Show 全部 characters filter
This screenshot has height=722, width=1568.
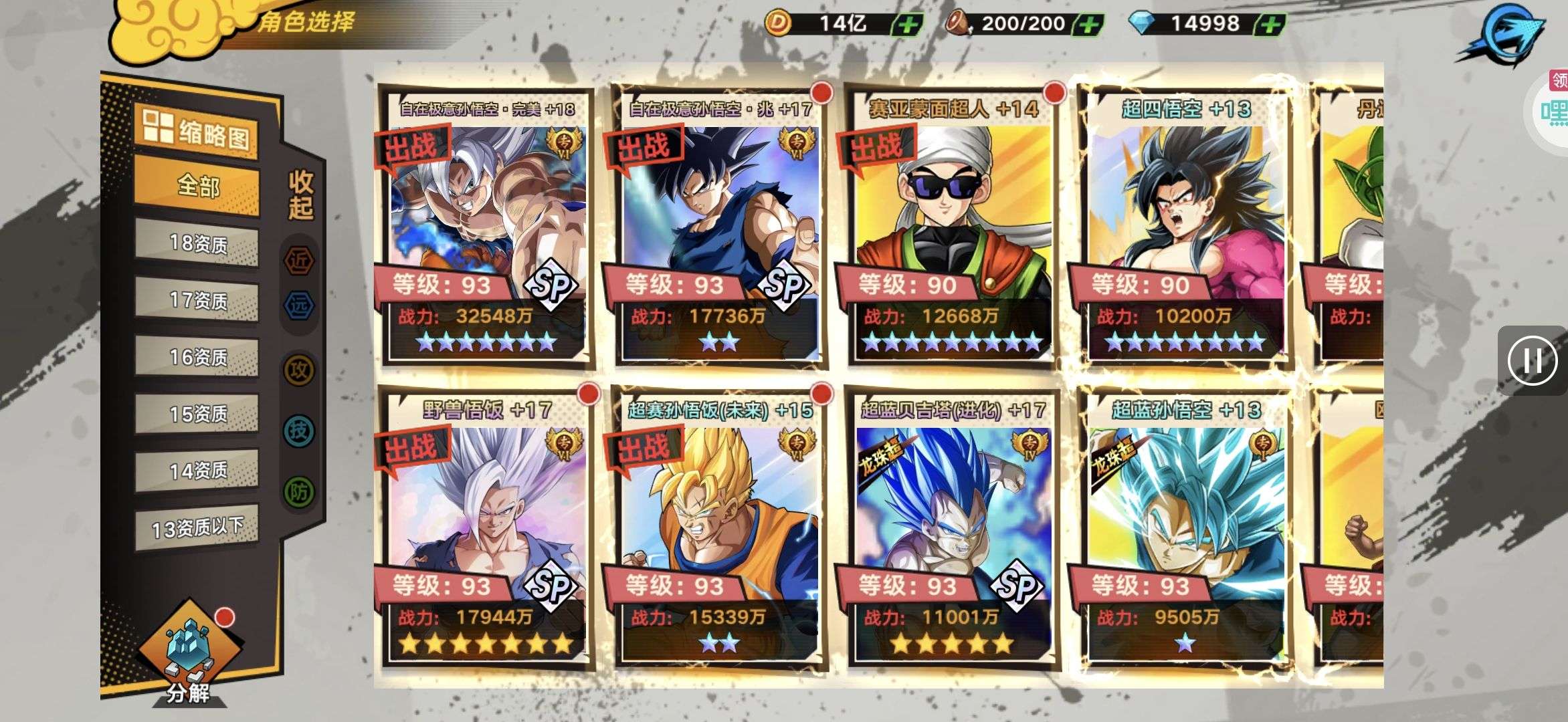click(197, 186)
